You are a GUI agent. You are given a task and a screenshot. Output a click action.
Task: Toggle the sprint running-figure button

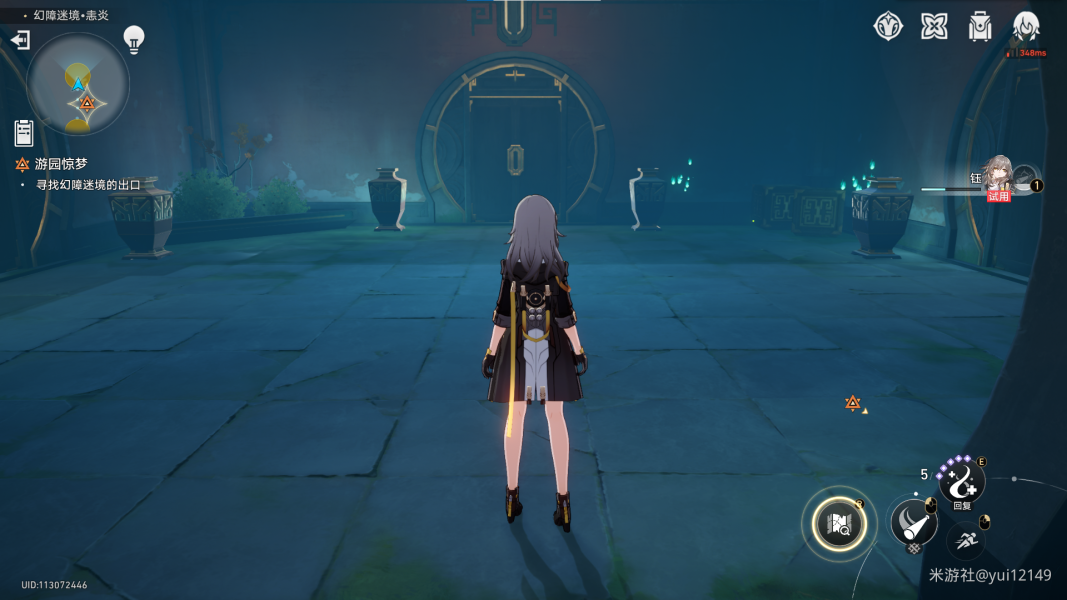pyautogui.click(x=965, y=541)
